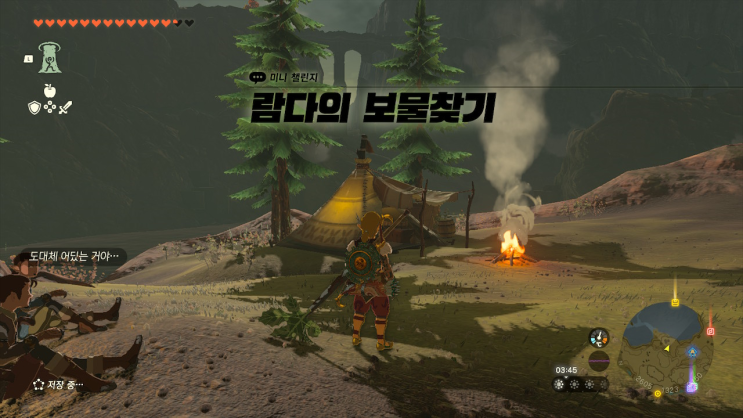Click the yellow chest marker above the minimap
The image size is (743, 418).
675,301
